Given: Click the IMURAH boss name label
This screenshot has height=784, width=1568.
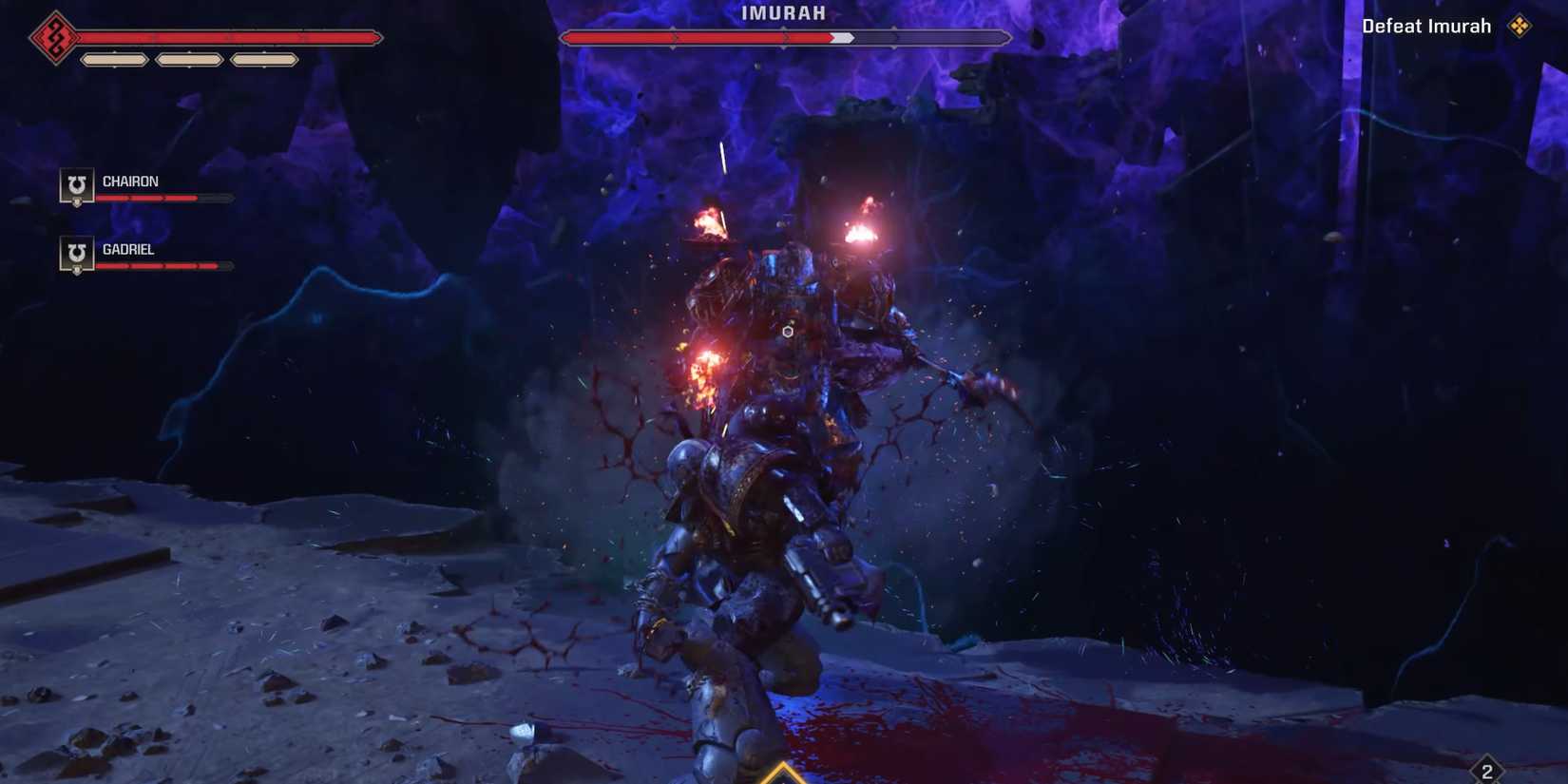Looking at the screenshot, I should [782, 13].
